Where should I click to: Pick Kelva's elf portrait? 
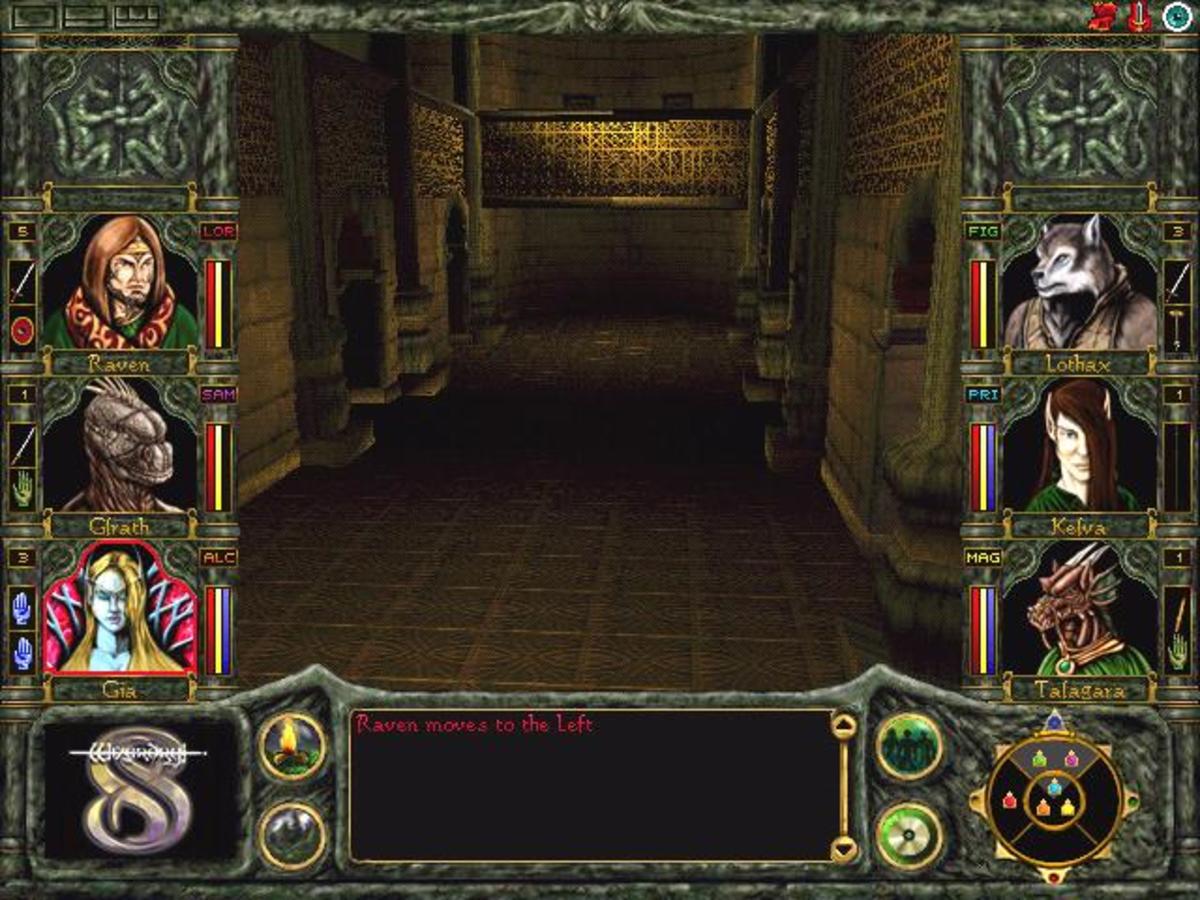tap(1078, 445)
